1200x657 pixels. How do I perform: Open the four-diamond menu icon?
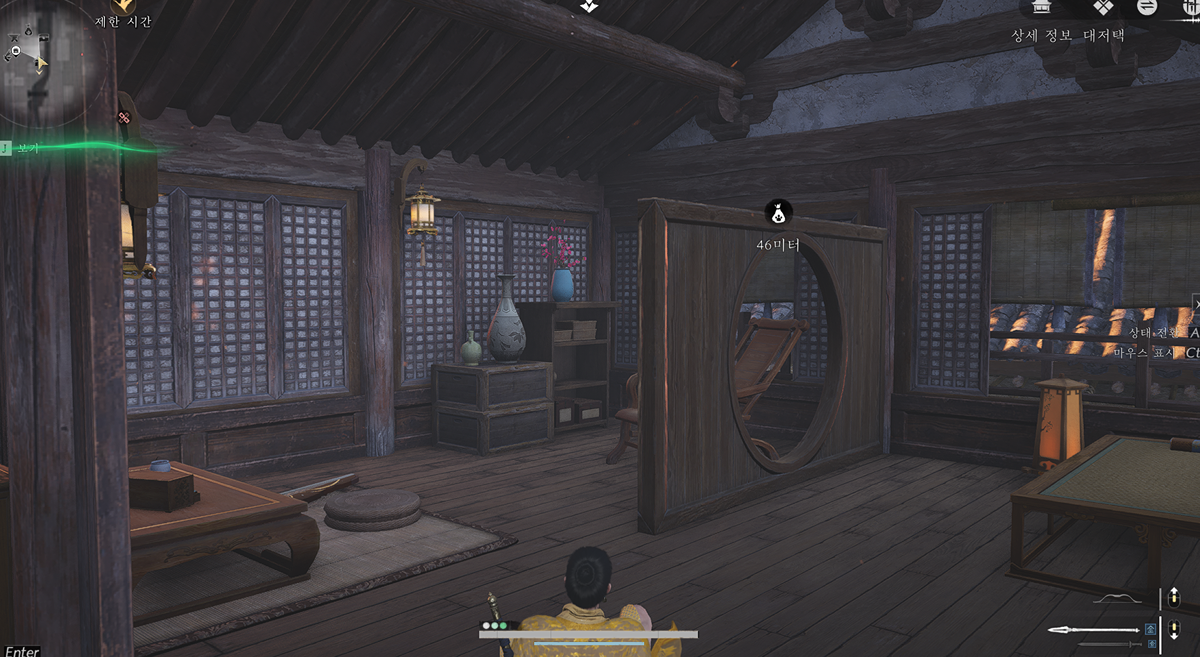point(1103,6)
